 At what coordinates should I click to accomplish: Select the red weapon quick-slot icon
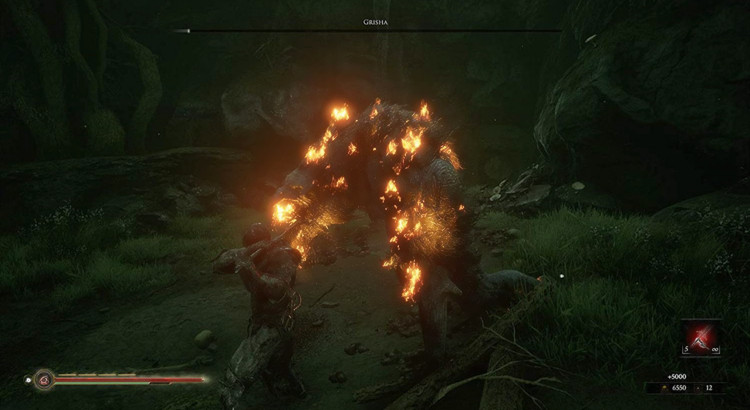coord(702,337)
